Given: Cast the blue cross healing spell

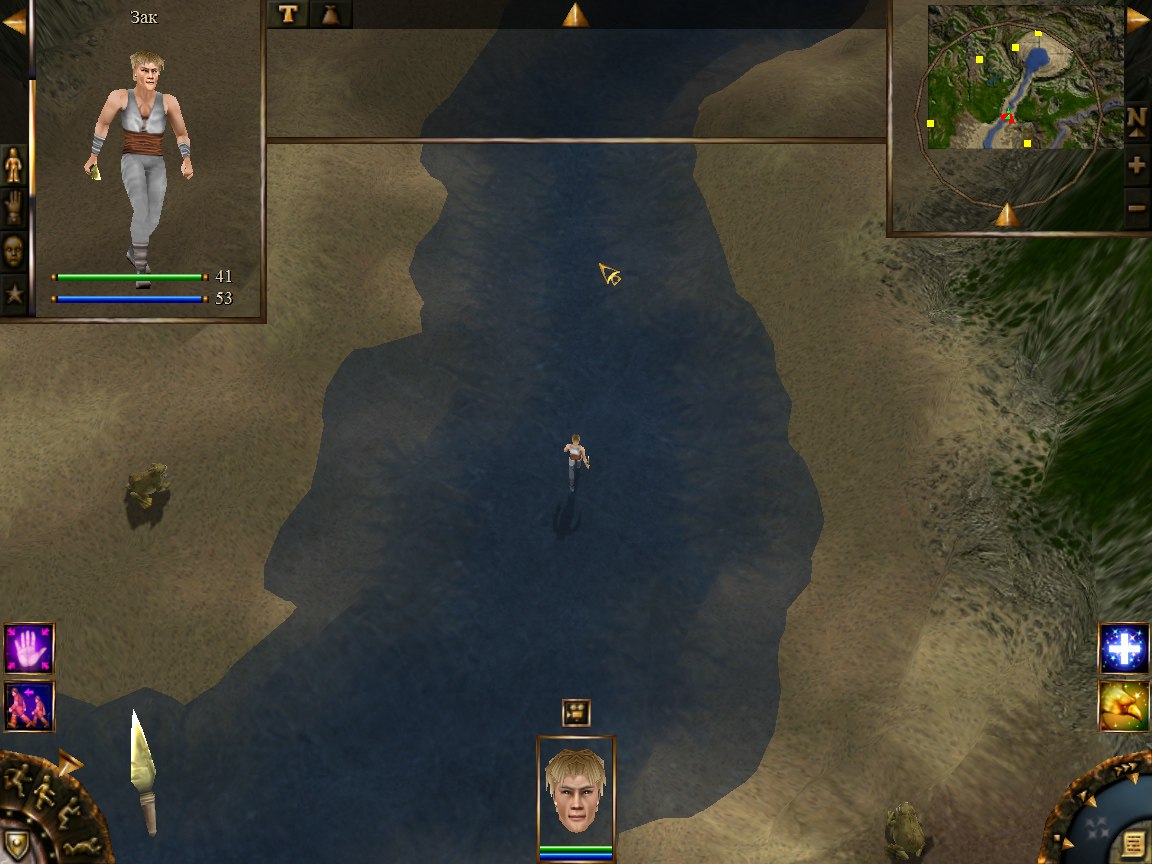Looking at the screenshot, I should [x=1124, y=648].
